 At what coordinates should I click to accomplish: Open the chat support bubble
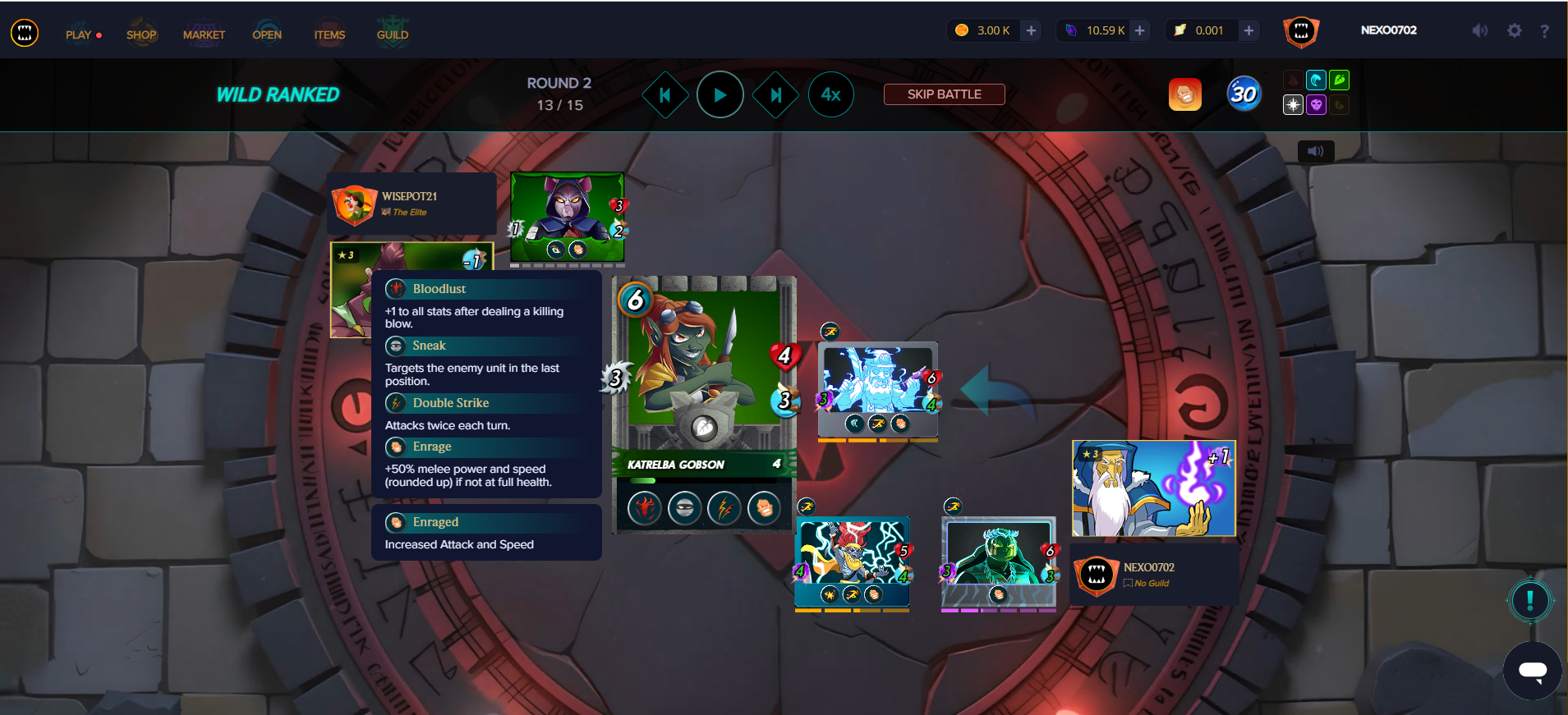(1532, 671)
